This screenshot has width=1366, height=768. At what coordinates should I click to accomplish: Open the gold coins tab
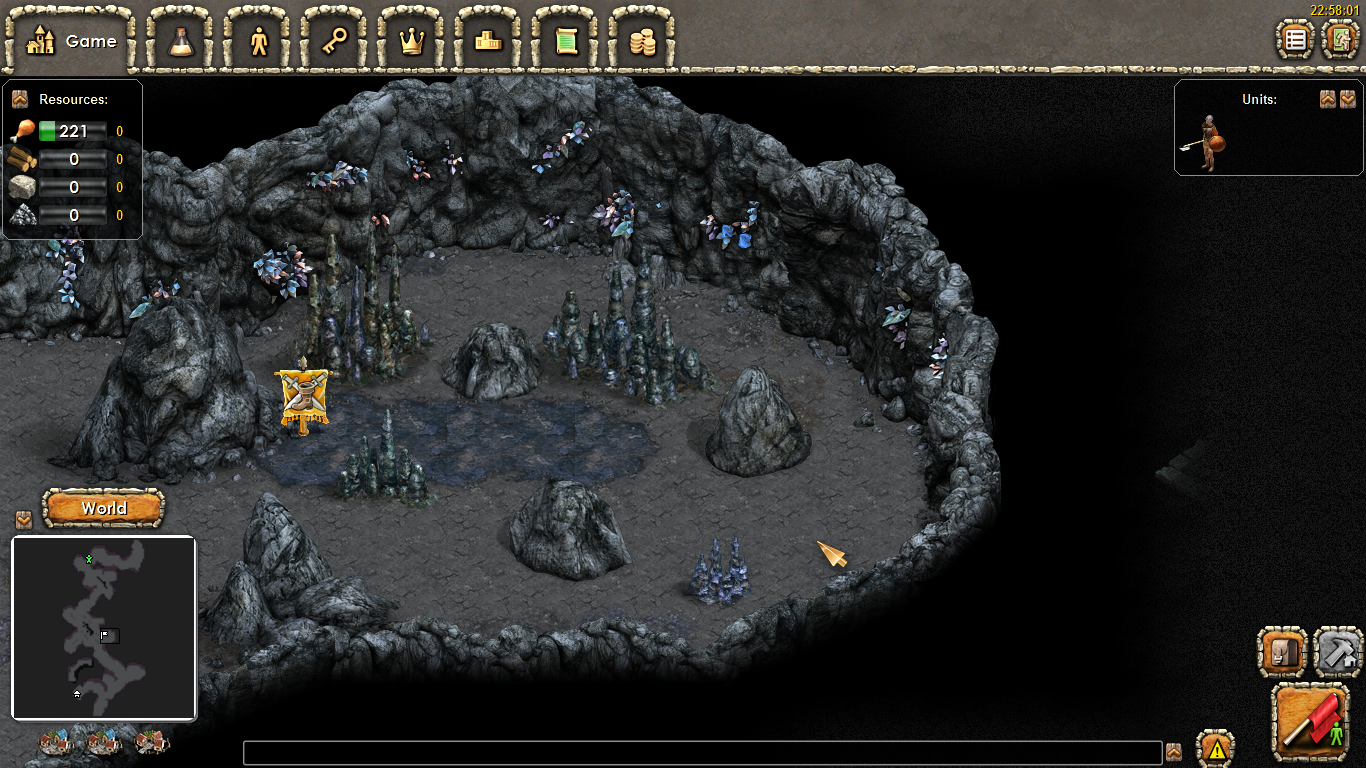click(642, 41)
